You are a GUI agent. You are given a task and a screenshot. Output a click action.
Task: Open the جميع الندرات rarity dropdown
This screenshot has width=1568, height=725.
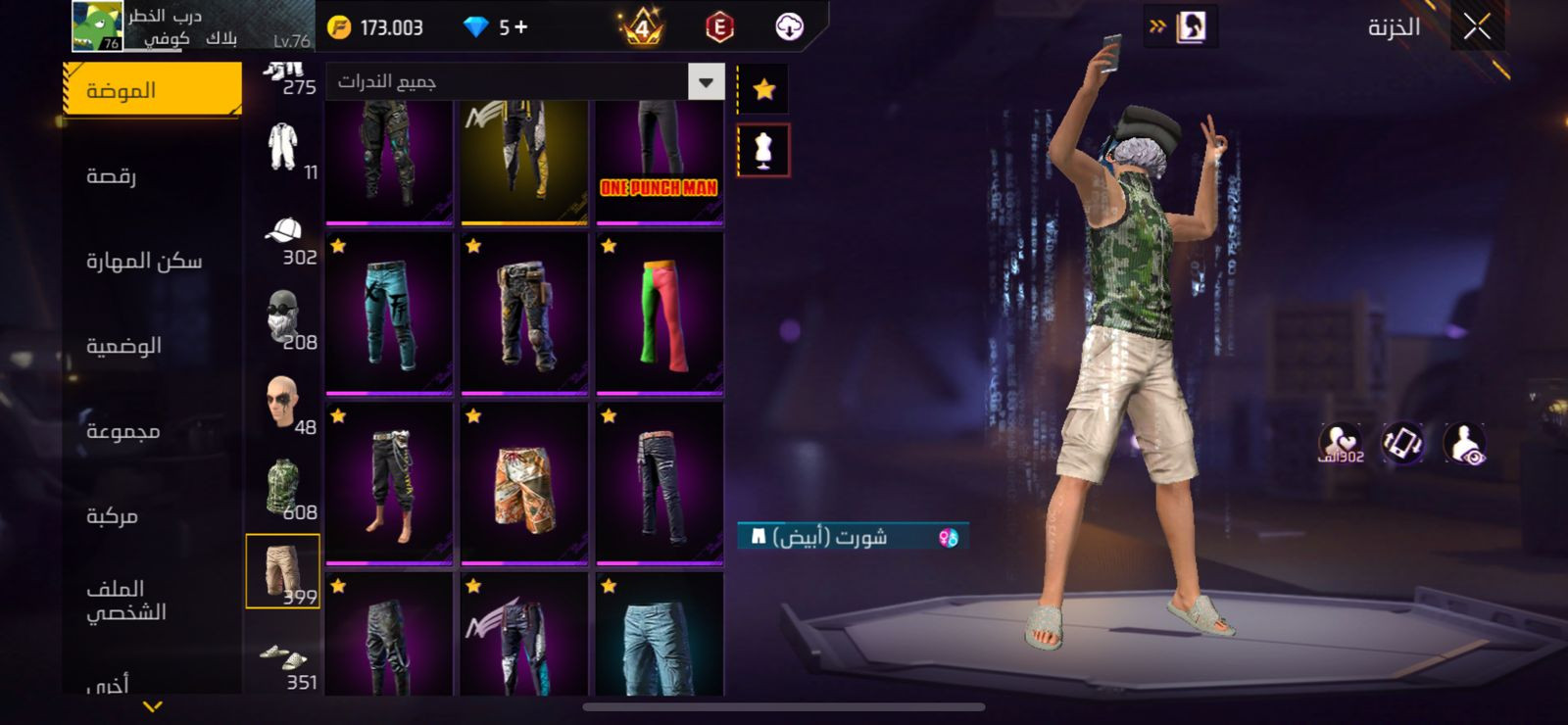tap(706, 82)
